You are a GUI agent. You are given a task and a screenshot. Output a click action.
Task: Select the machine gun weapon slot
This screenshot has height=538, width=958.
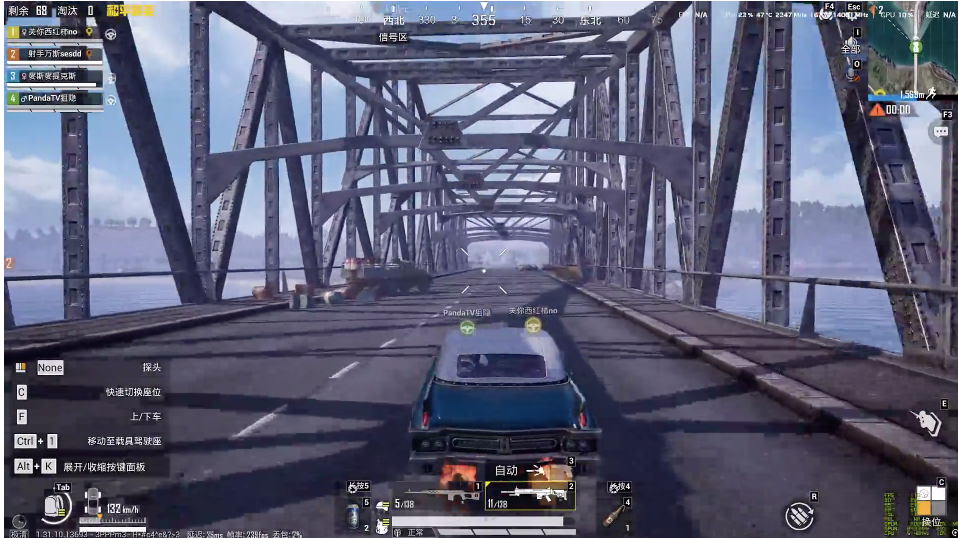[x=529, y=493]
